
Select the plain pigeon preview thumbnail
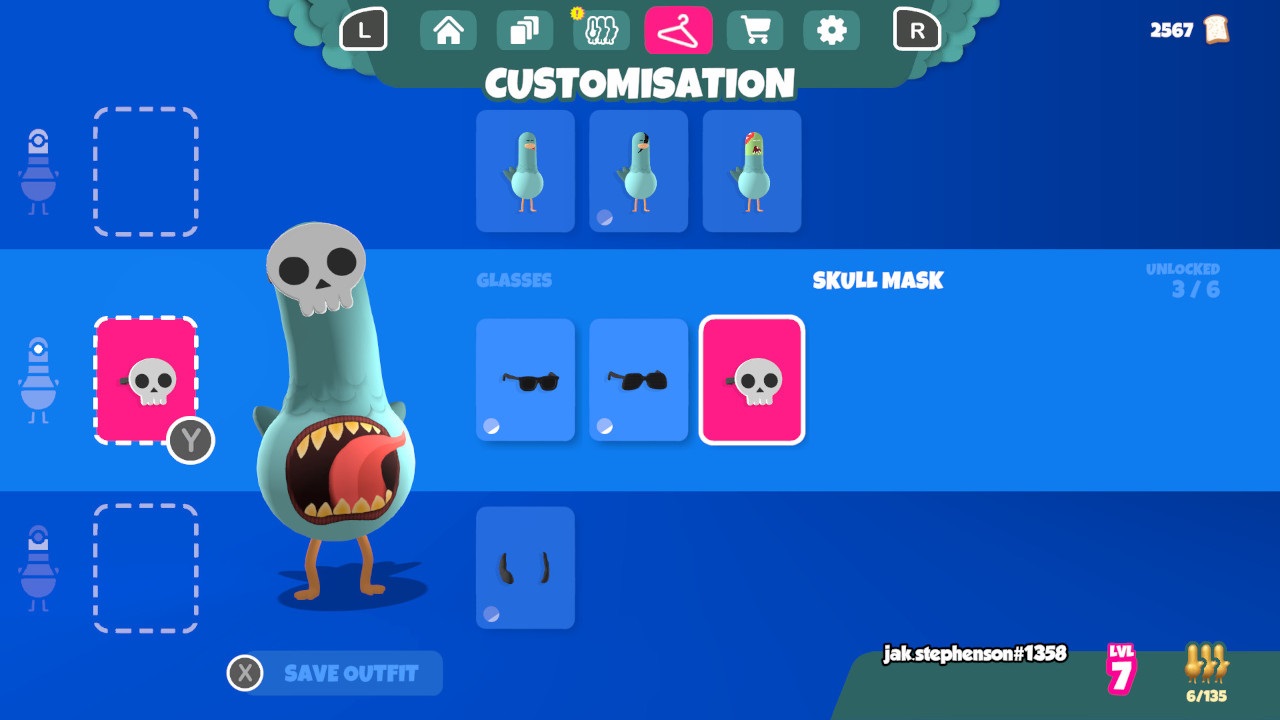525,170
